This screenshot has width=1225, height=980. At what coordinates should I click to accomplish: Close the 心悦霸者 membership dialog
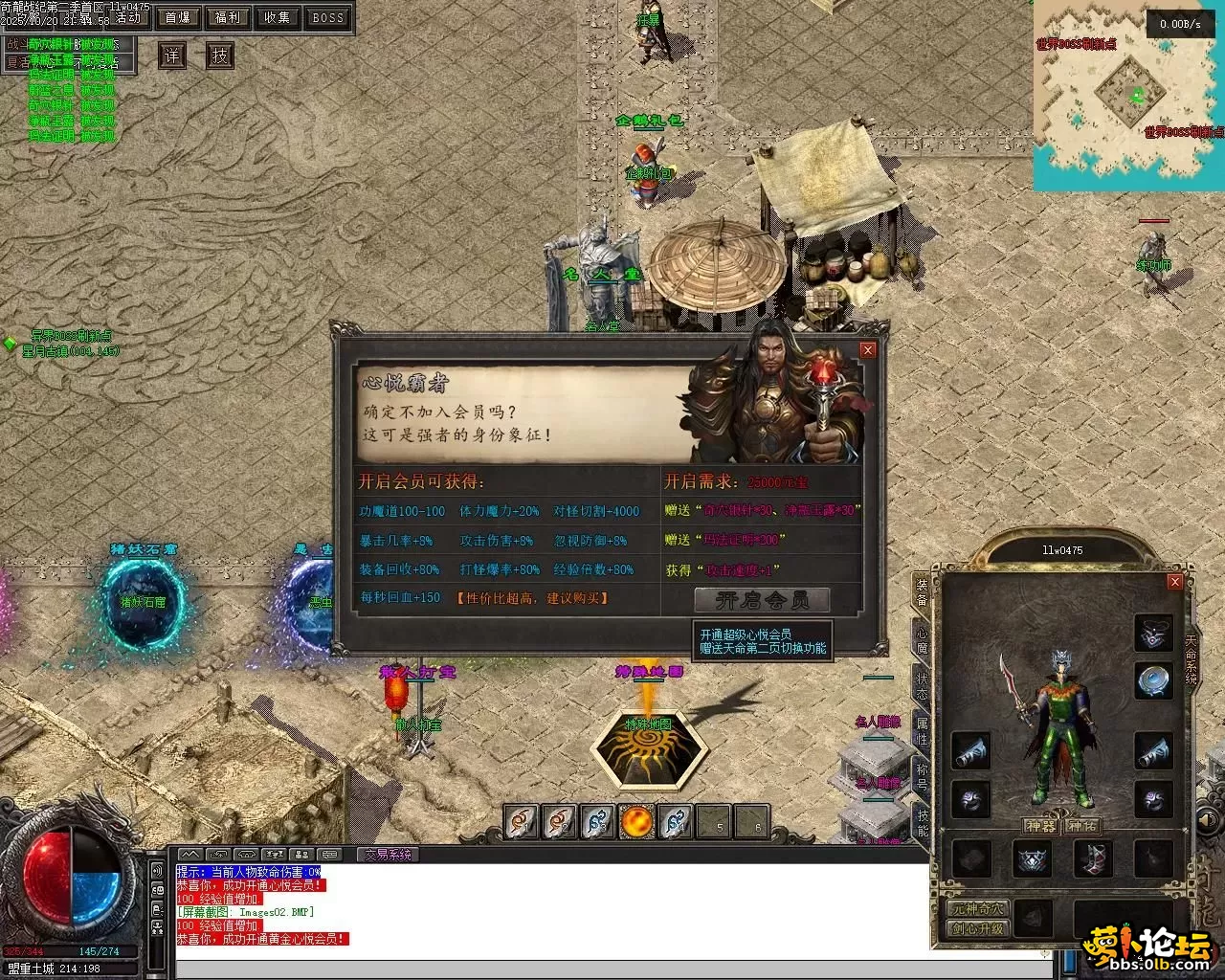click(x=867, y=350)
